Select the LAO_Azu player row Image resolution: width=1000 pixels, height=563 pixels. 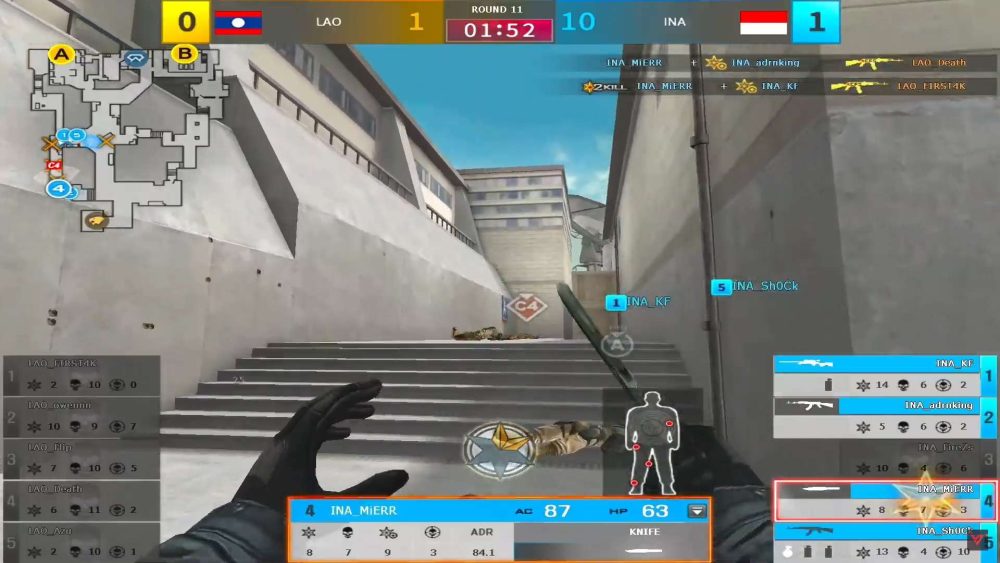point(80,540)
